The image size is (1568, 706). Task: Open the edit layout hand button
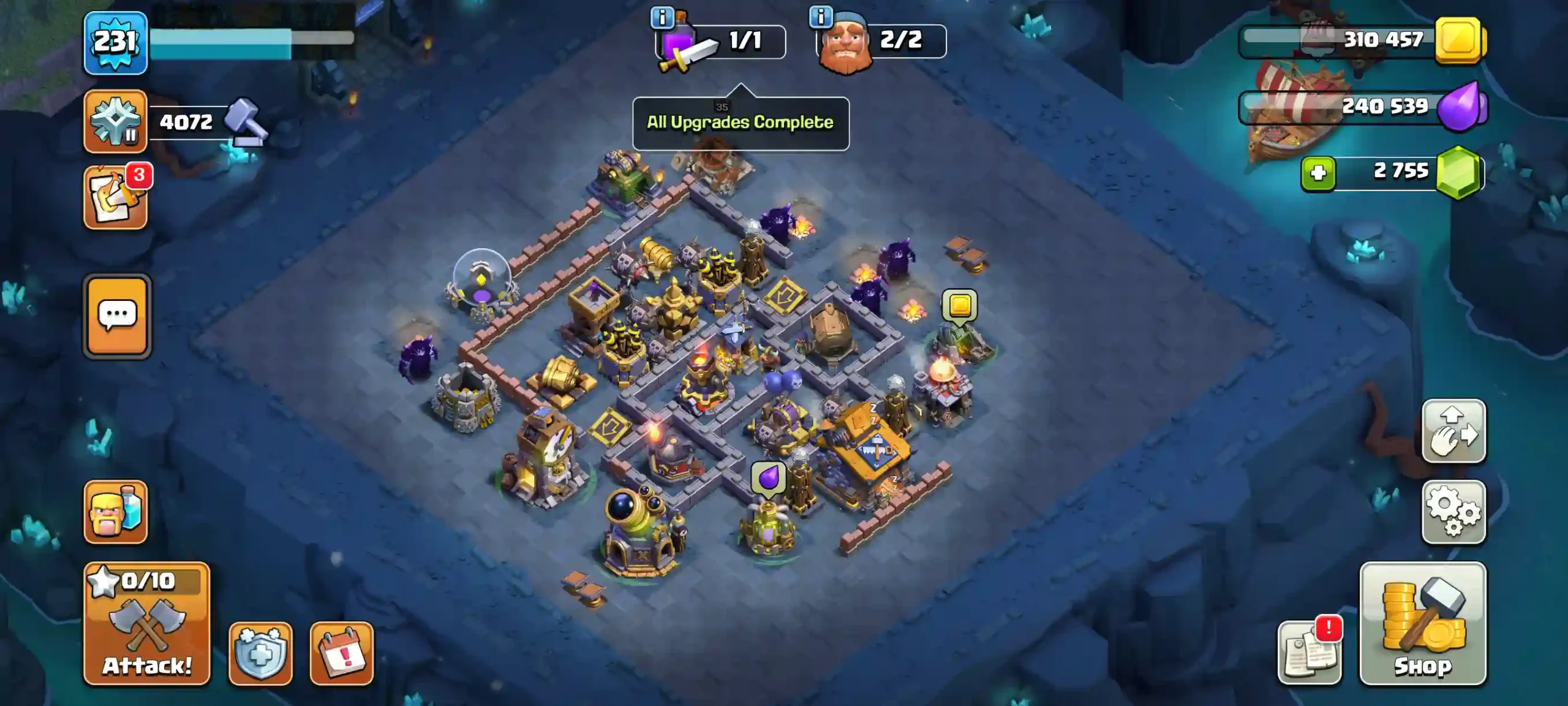(x=1453, y=431)
